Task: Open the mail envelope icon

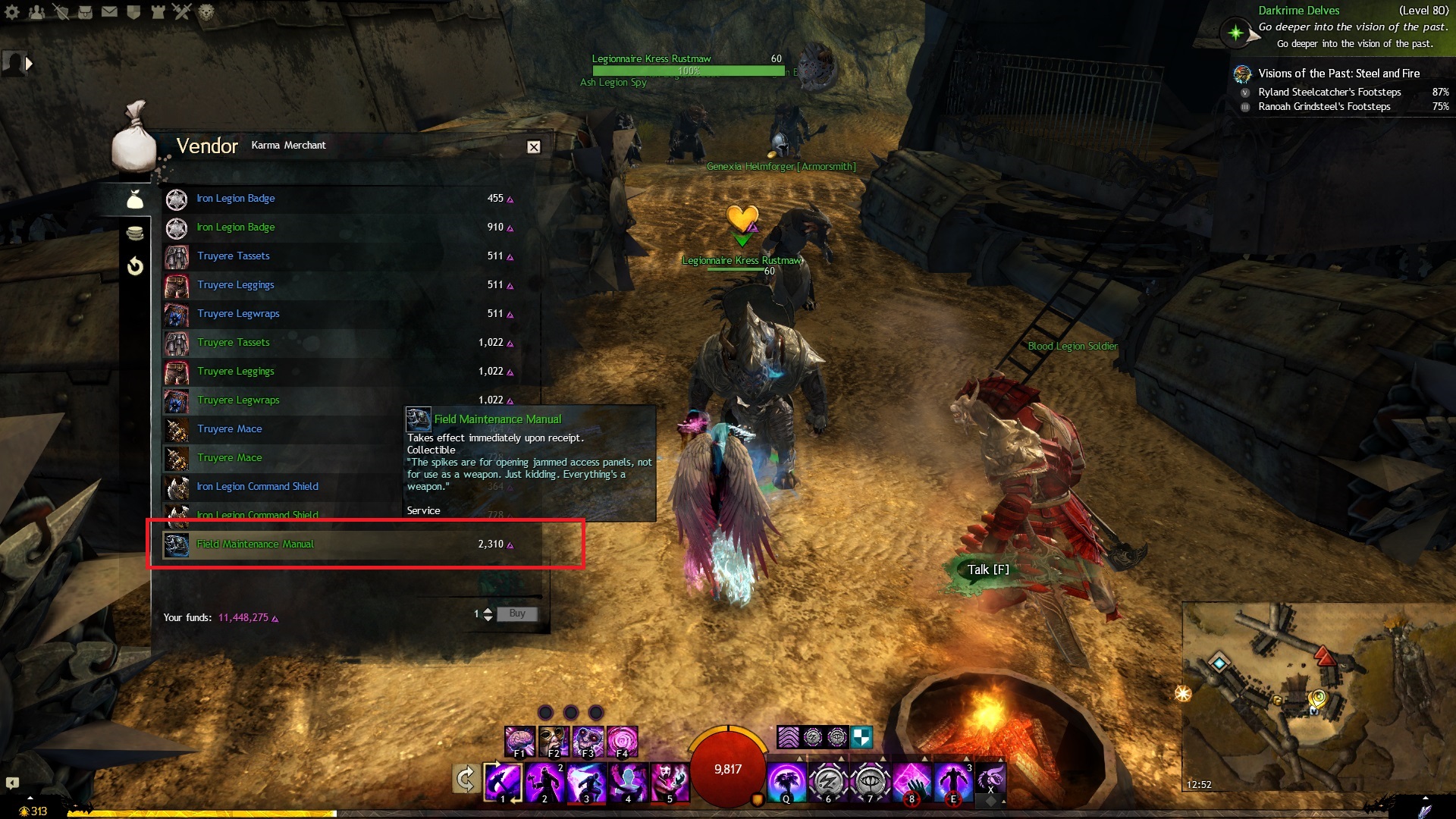Action: [x=109, y=11]
